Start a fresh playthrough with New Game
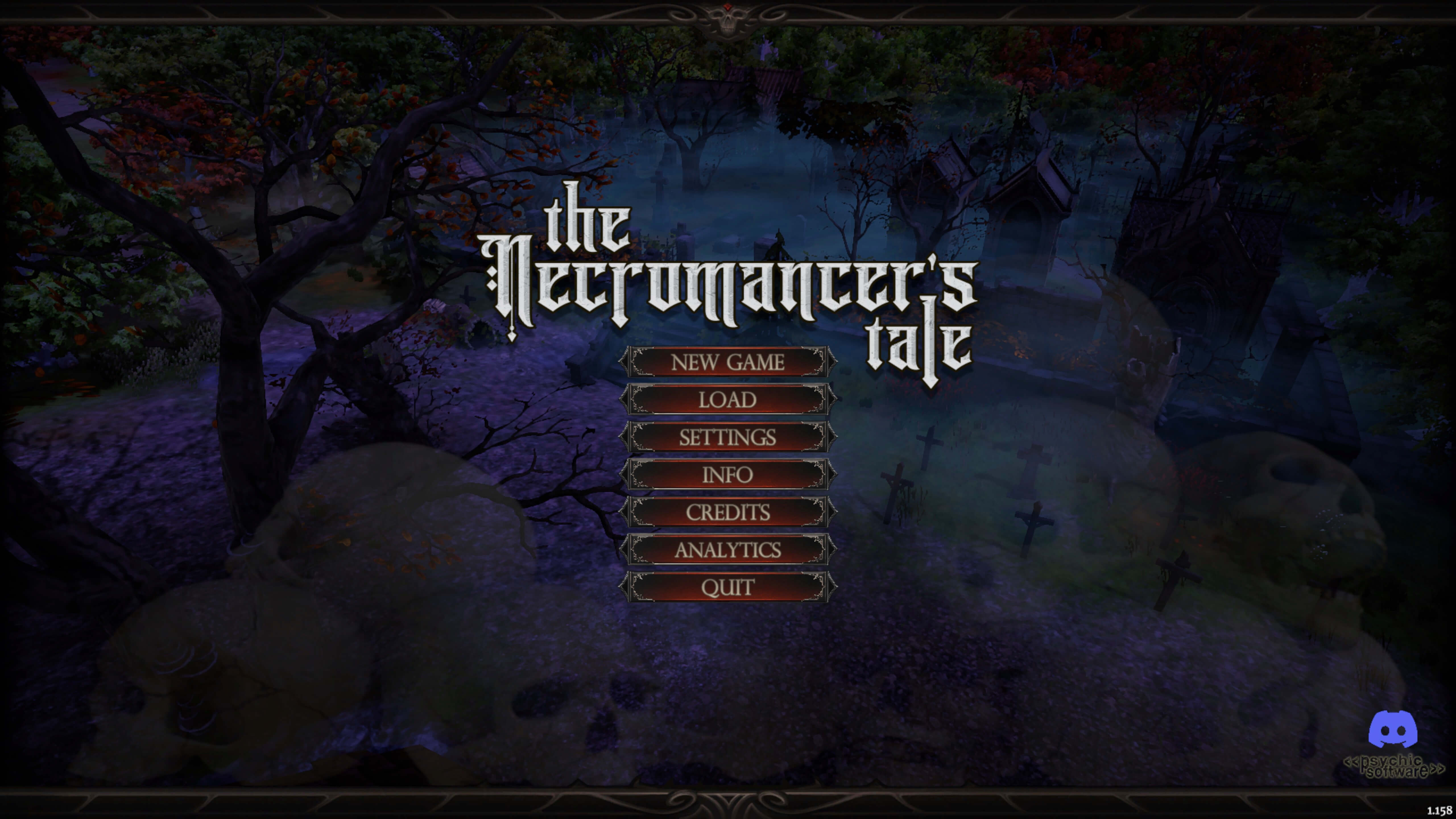This screenshot has height=819, width=1456. pos(729,362)
